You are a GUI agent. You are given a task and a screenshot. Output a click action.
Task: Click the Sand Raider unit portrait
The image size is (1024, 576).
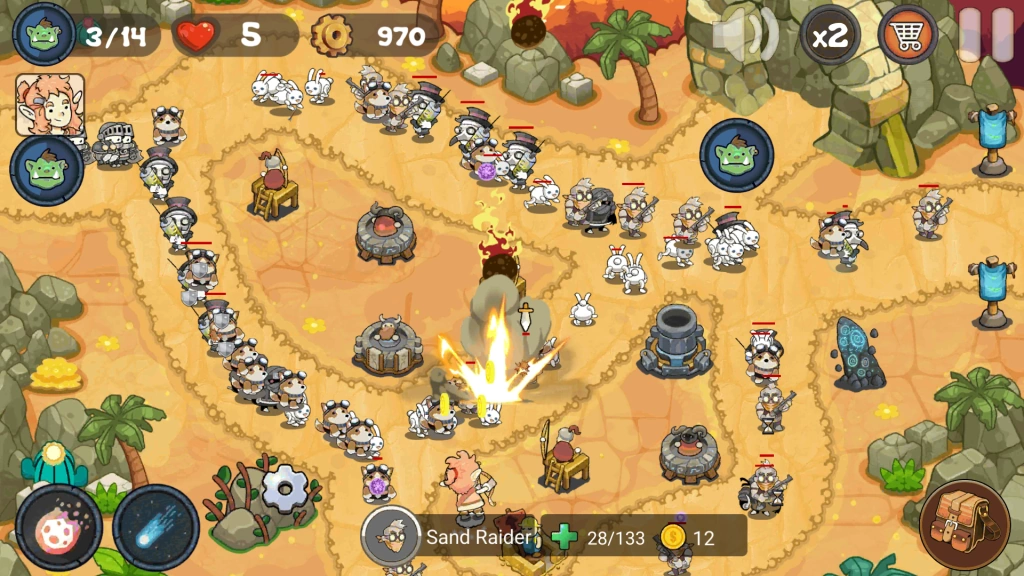[x=390, y=536]
